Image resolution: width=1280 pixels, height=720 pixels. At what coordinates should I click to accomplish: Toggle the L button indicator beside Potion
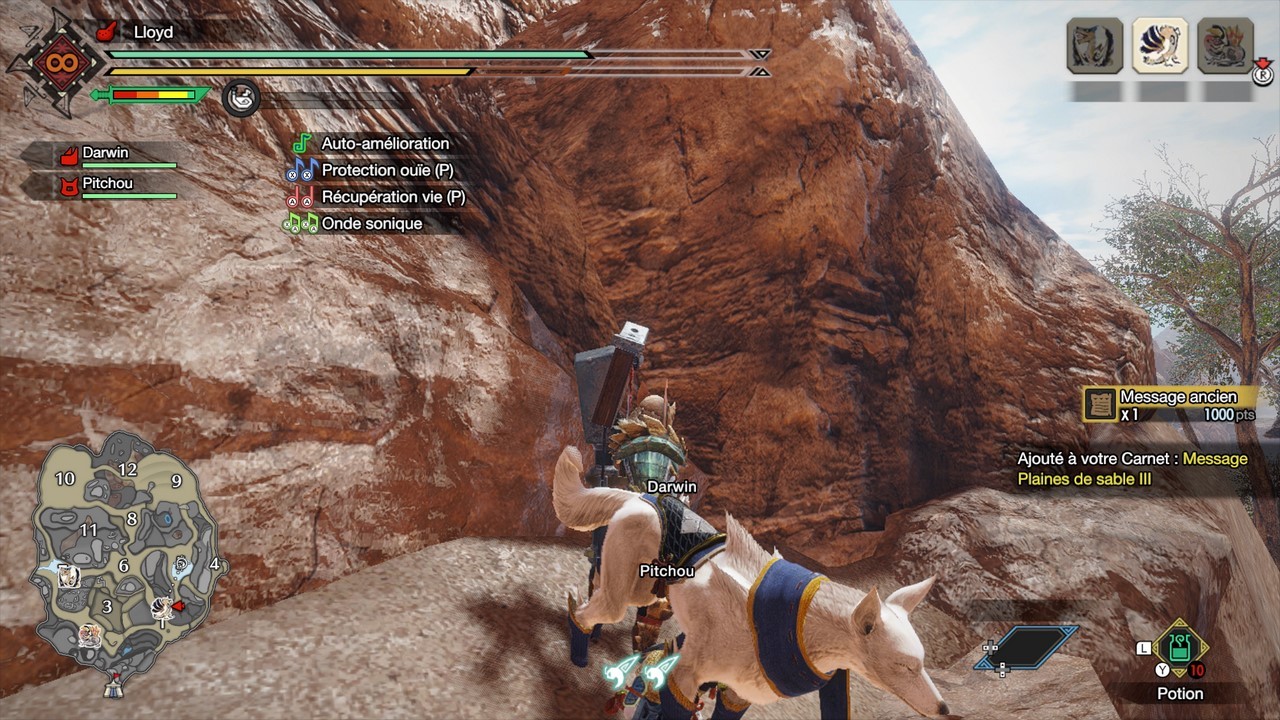coord(1143,647)
